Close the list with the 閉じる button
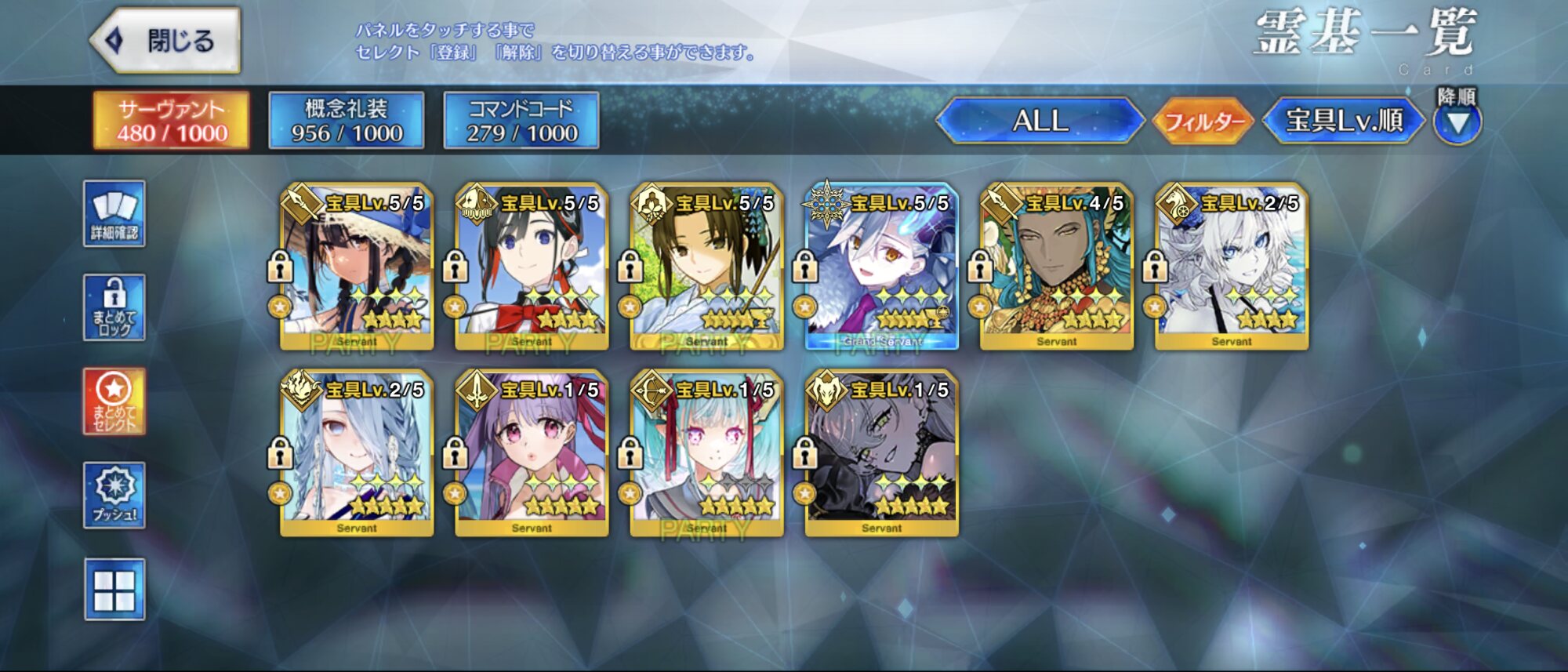1568x672 pixels. (x=166, y=41)
